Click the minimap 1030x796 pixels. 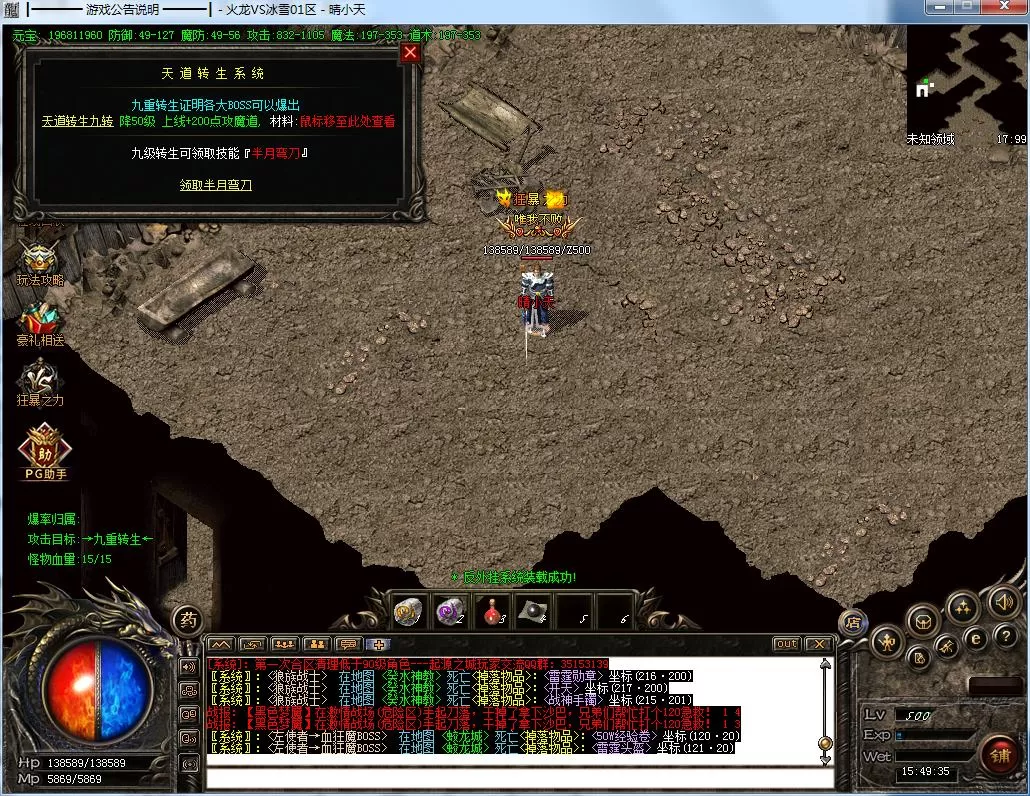click(967, 77)
